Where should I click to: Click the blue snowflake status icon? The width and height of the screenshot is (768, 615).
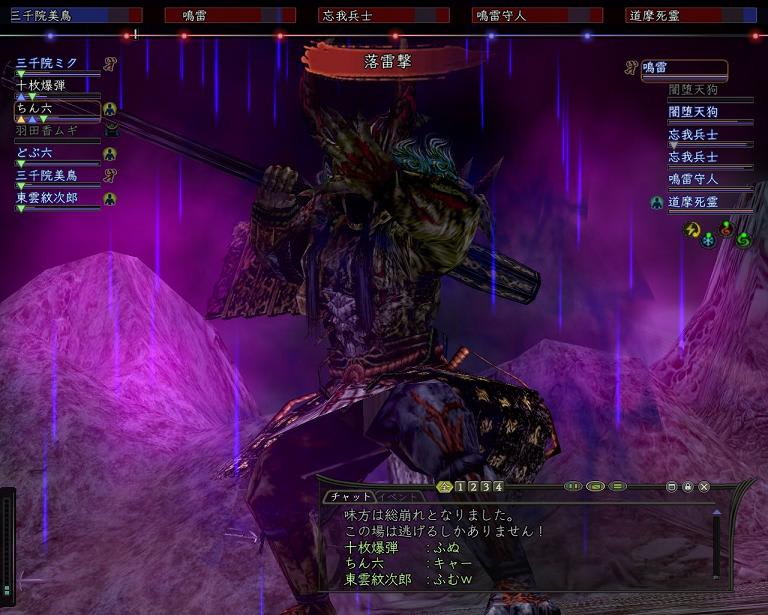click(x=709, y=240)
